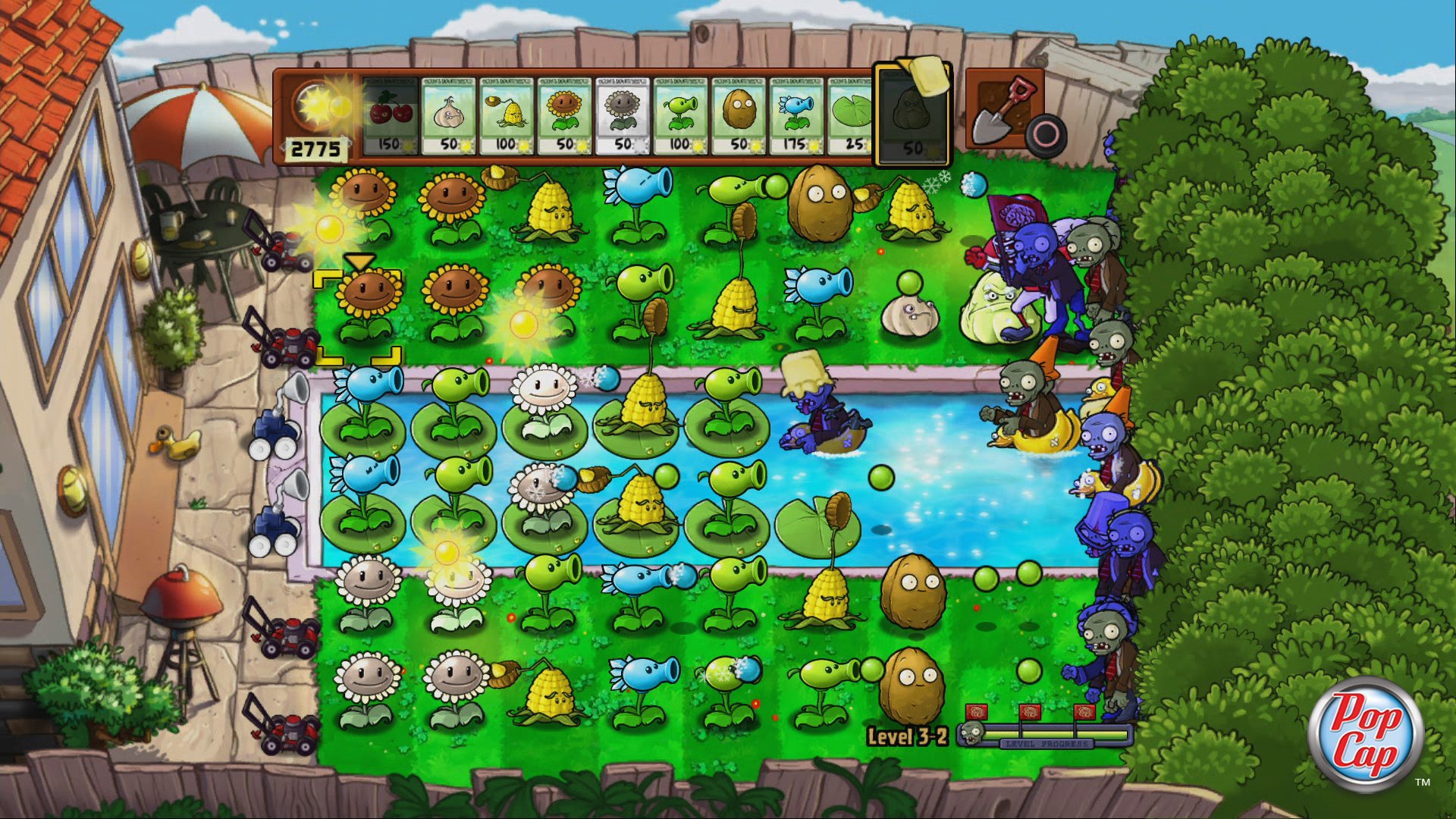
Task: Select the Snow Pea seed packet
Action: coord(796,114)
